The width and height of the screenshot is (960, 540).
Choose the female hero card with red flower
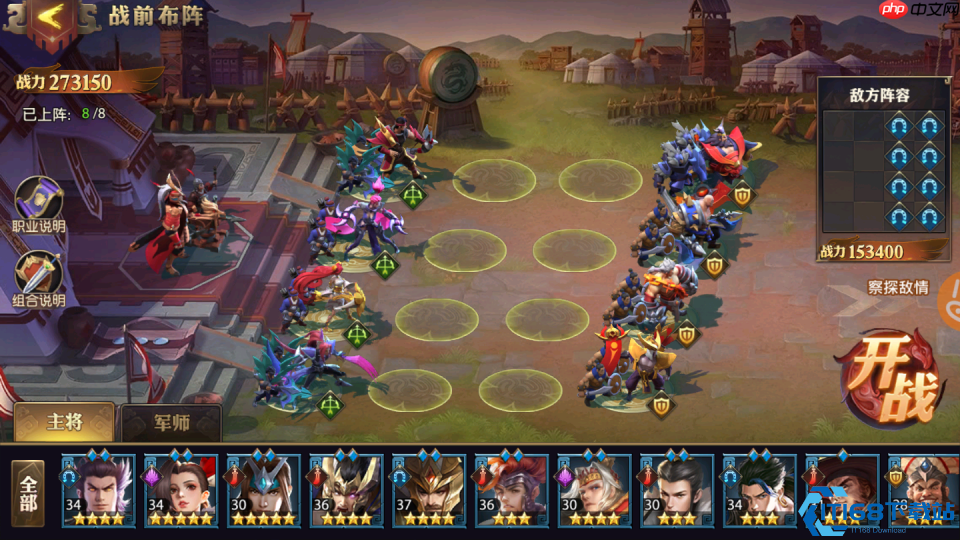coord(180,490)
